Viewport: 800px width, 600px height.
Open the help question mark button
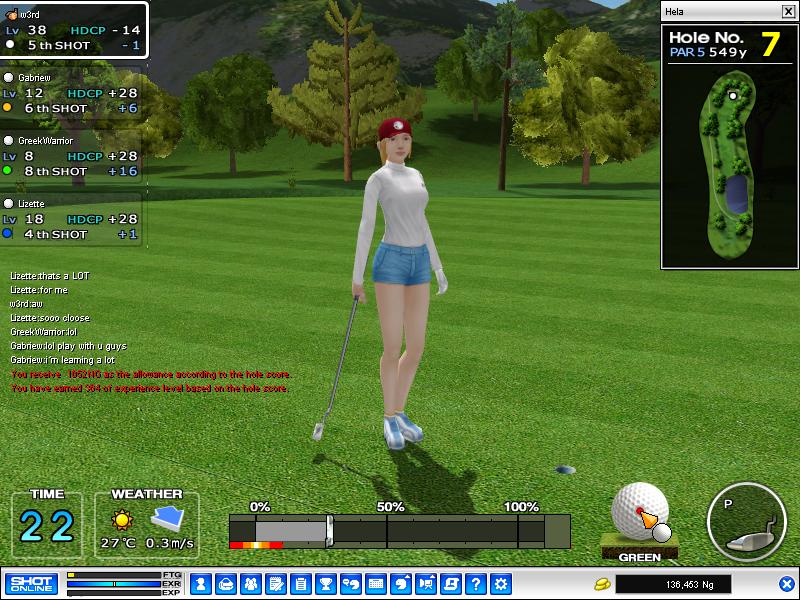pyautogui.click(x=476, y=583)
